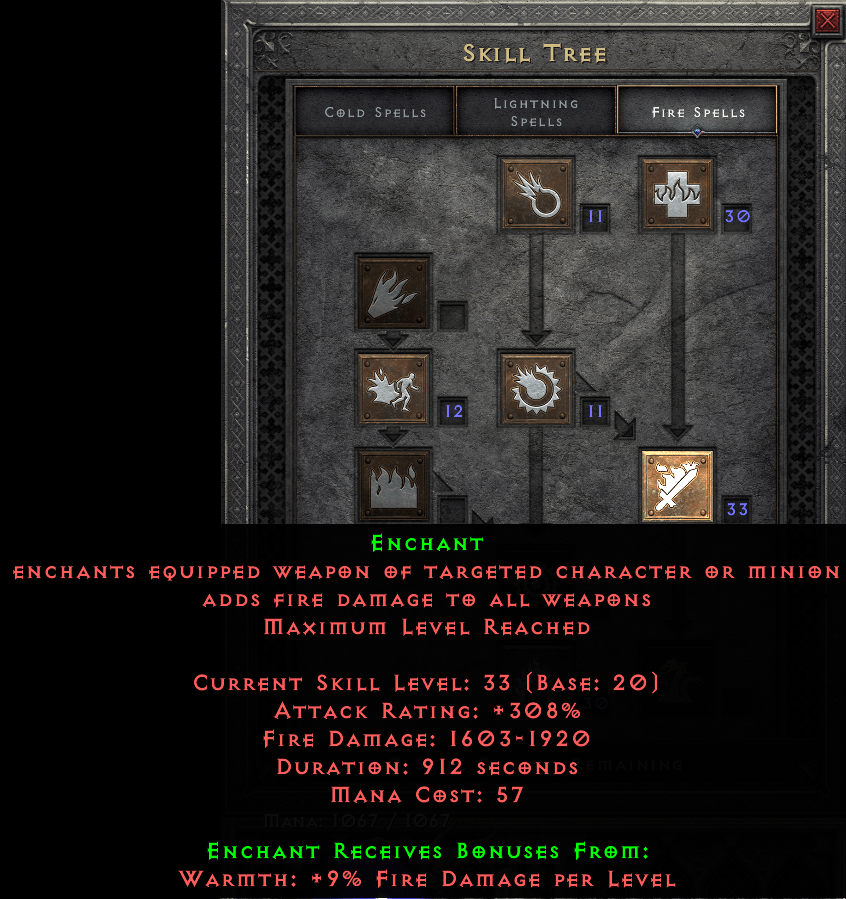Open the Lightning Spells tab
Screen dimensions: 846x899
click(536, 111)
